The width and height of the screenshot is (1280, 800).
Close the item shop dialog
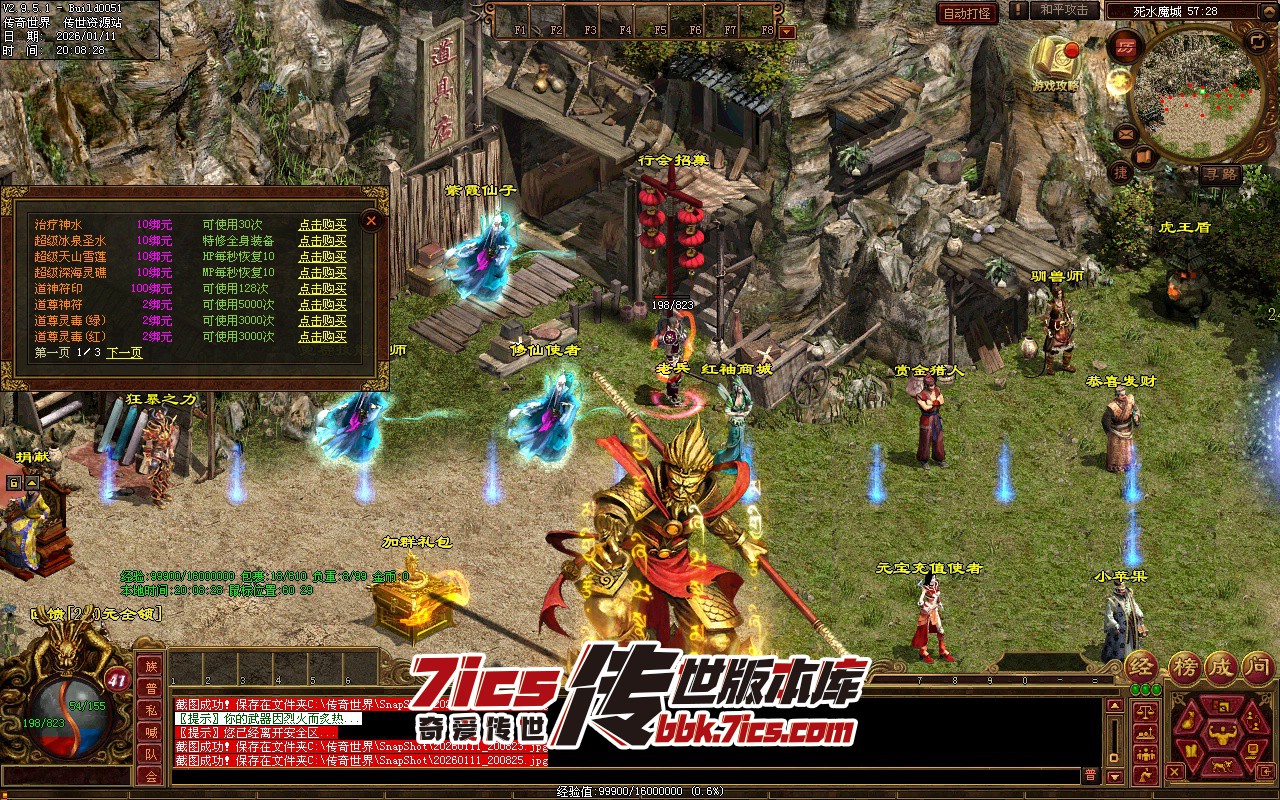pyautogui.click(x=371, y=220)
